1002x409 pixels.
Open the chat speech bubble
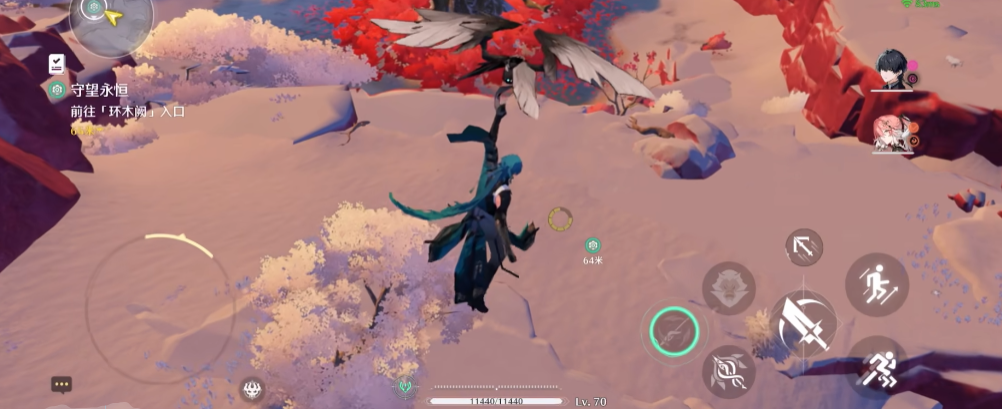[62, 384]
